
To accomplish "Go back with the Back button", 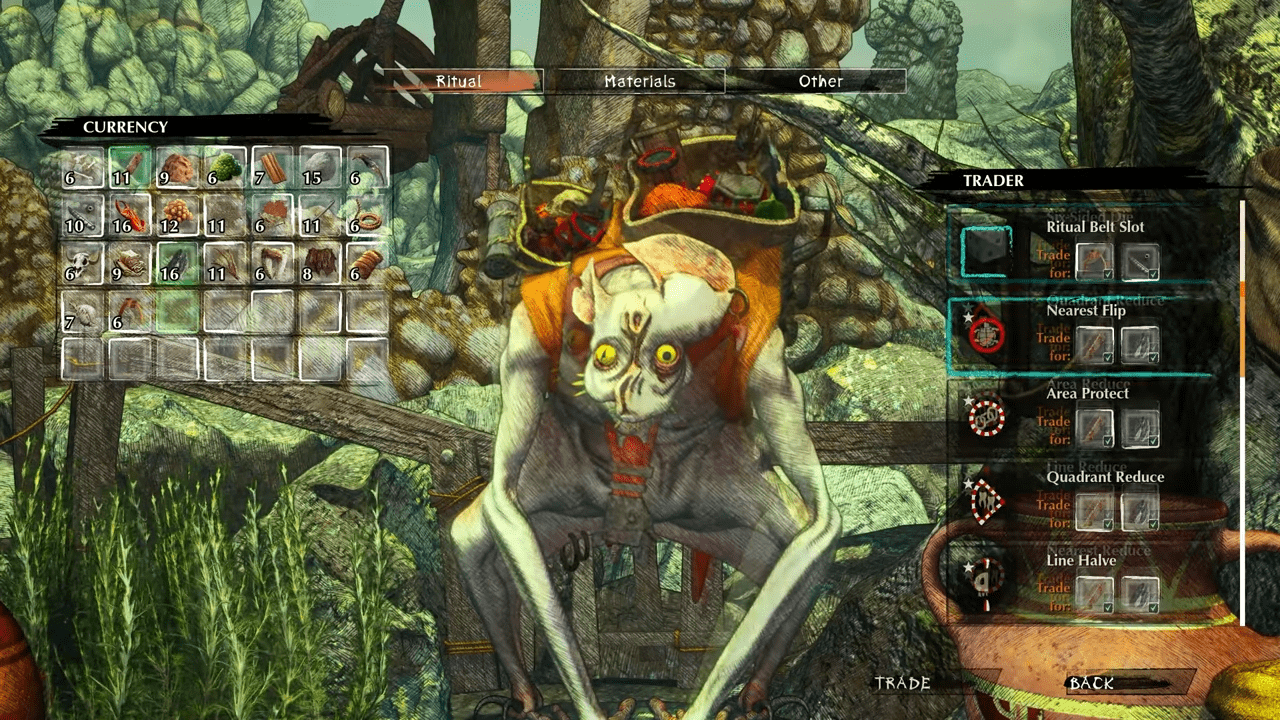I will 1091,684.
